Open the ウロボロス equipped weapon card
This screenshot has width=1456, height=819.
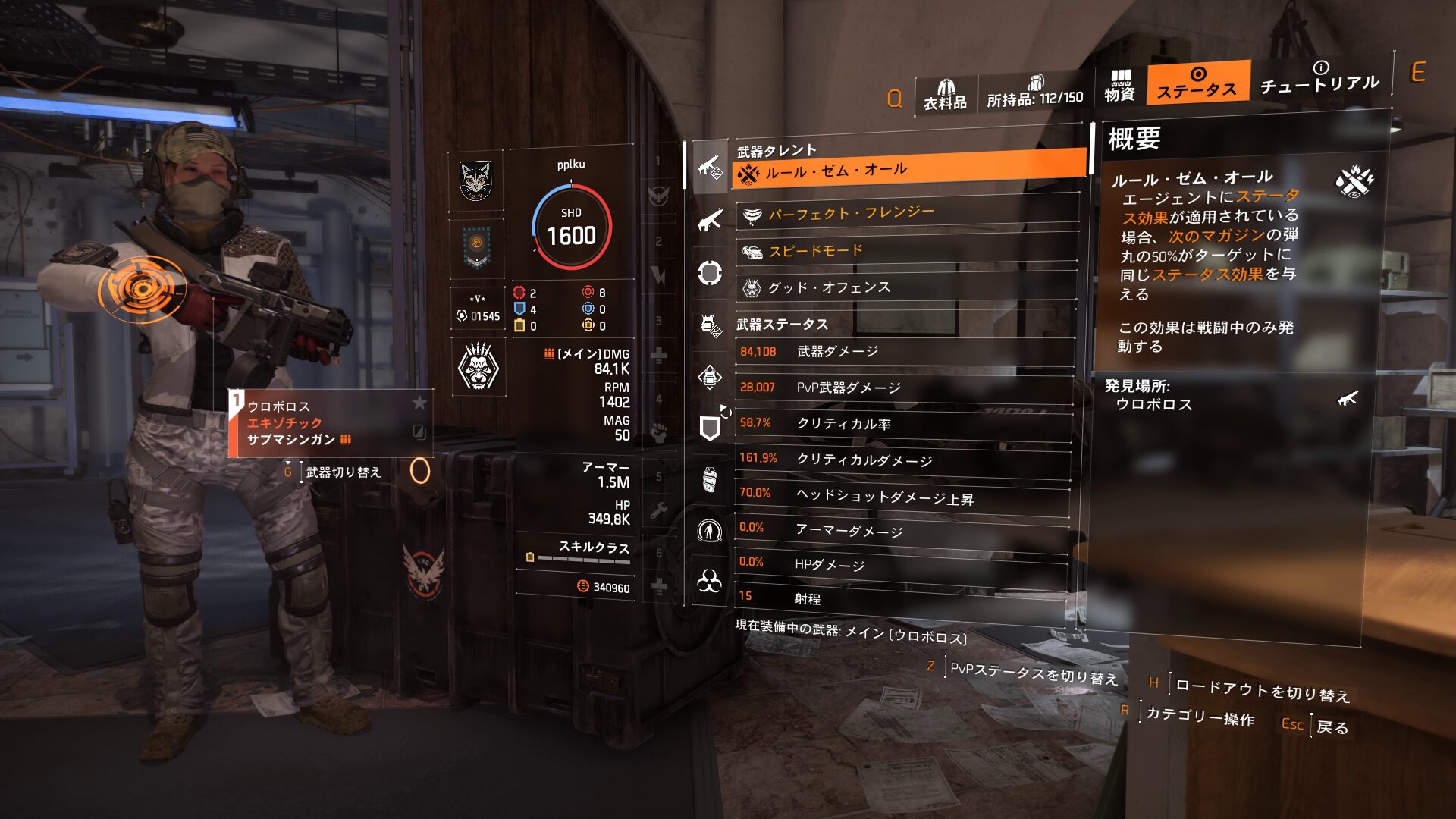point(331,423)
